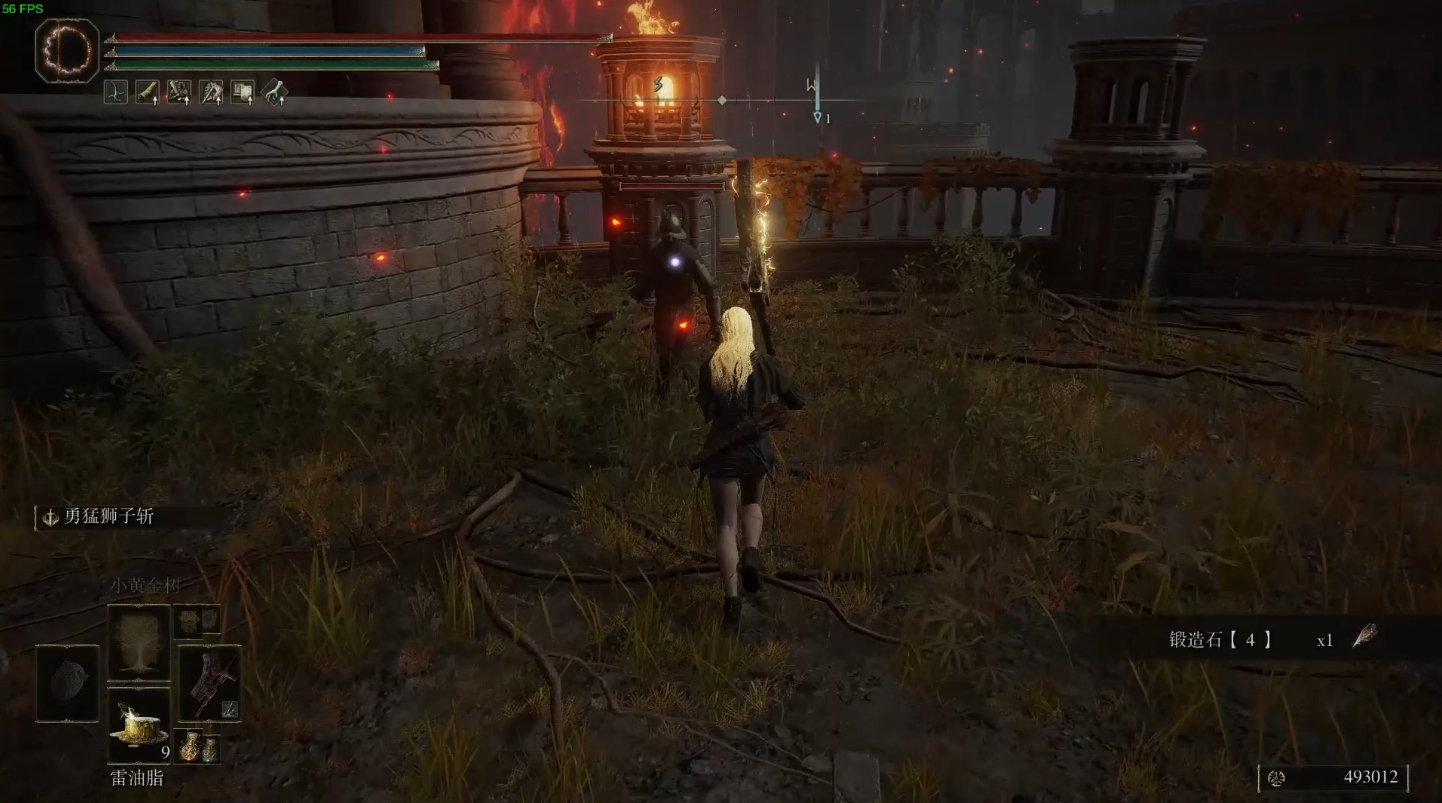The image size is (1442, 803).
Task: Click the blue compass waypoint marker
Action: point(817,100)
